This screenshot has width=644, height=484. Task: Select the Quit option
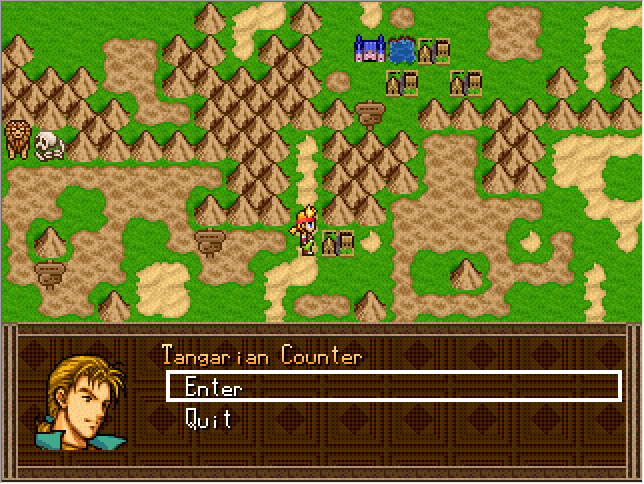[208, 419]
